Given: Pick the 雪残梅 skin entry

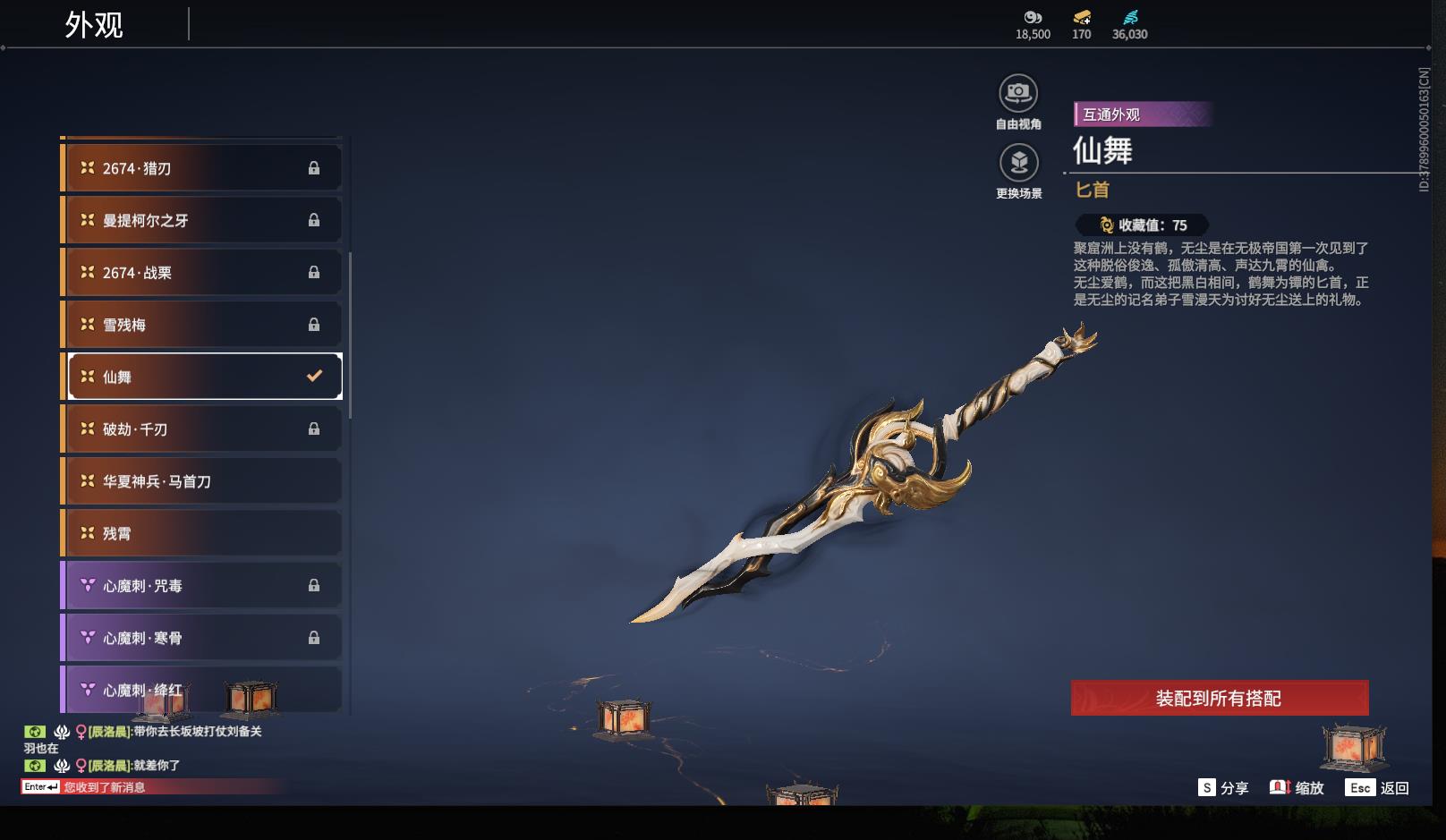Looking at the screenshot, I should click(203, 325).
